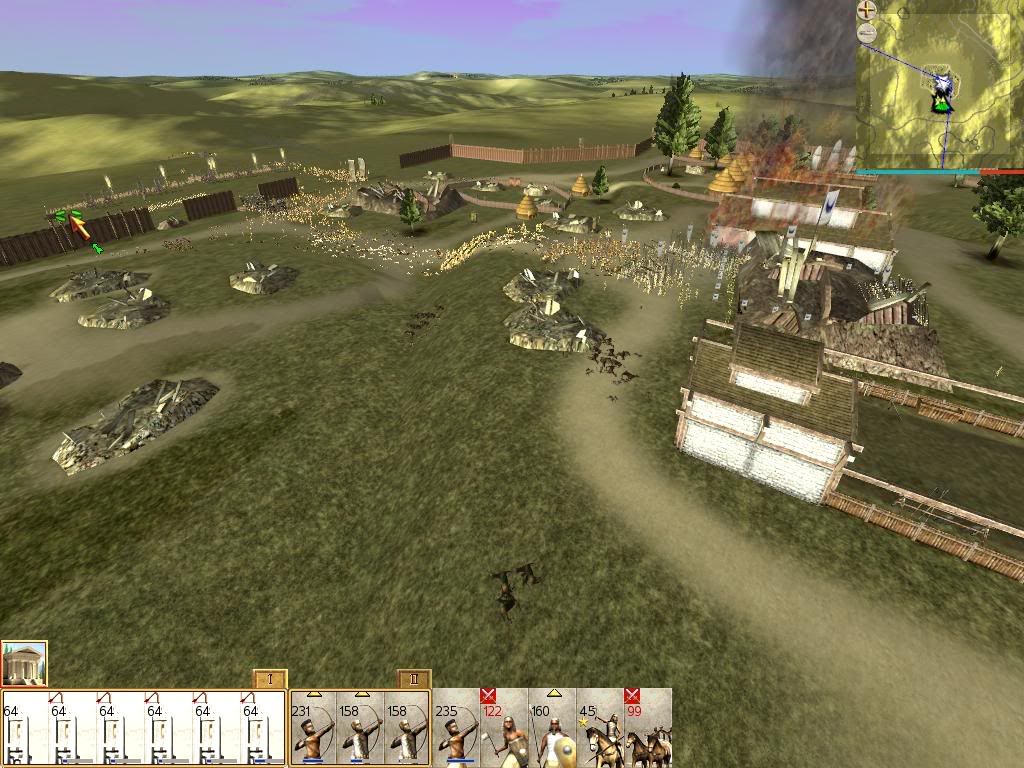Open the temple building icon
This screenshot has height=768, width=1024.
[x=24, y=664]
